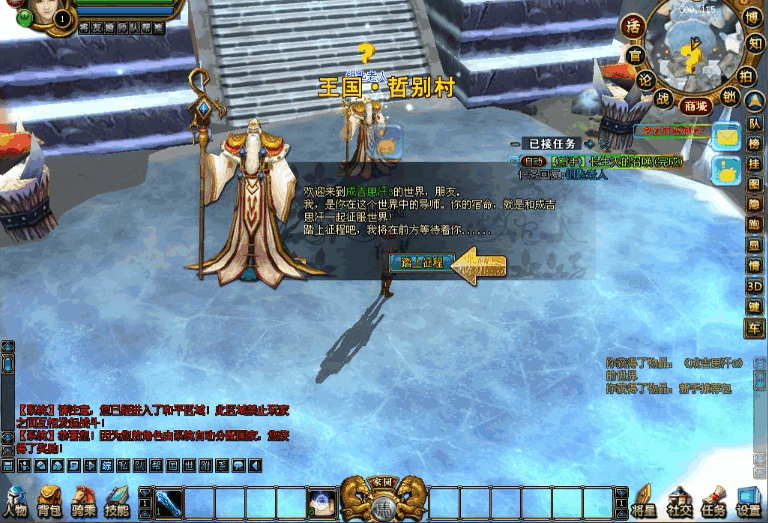
Task: Open the 社交 social menu
Action: coord(680,502)
